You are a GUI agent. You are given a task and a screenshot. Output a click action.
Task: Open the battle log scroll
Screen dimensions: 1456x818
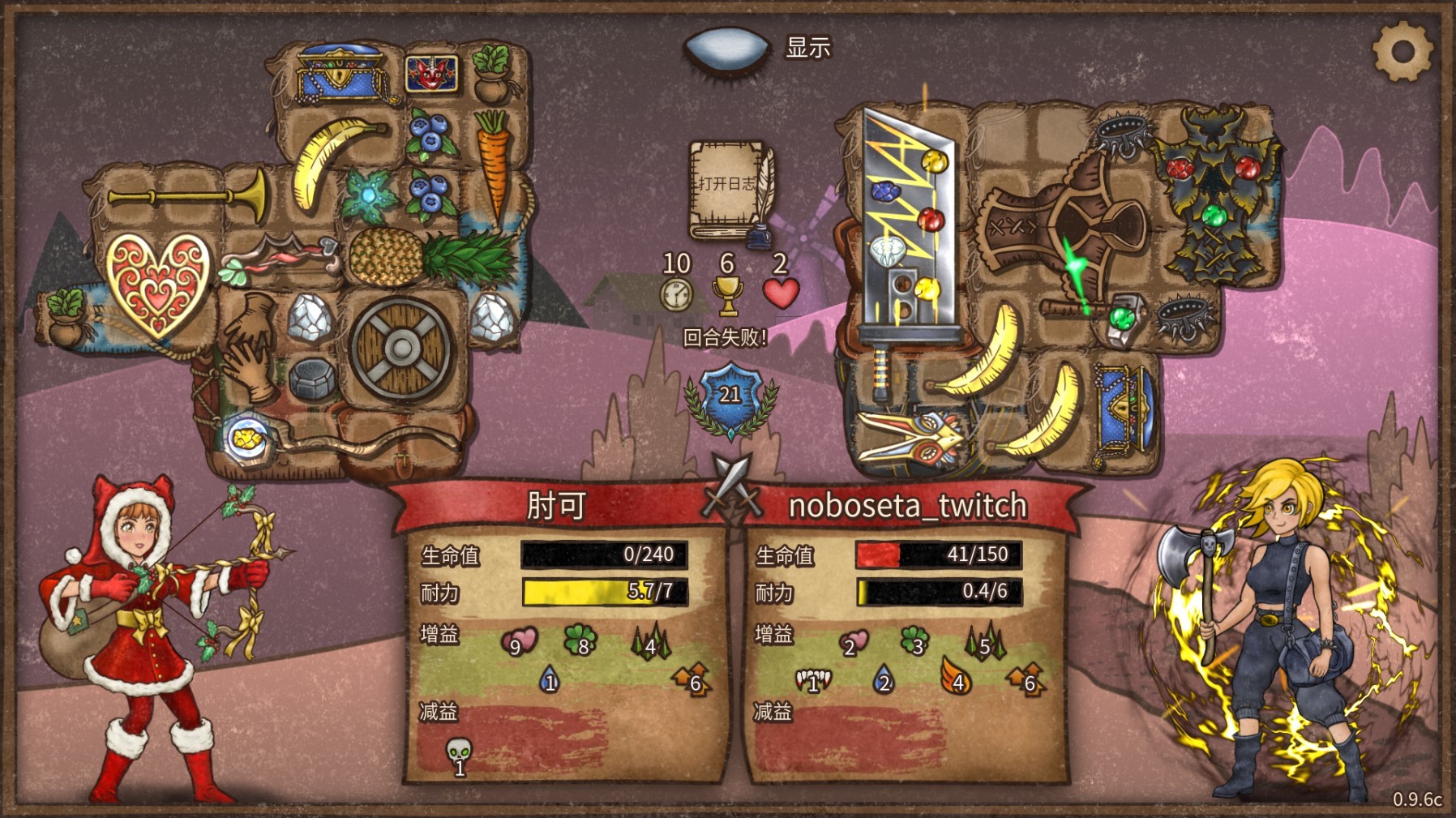729,190
